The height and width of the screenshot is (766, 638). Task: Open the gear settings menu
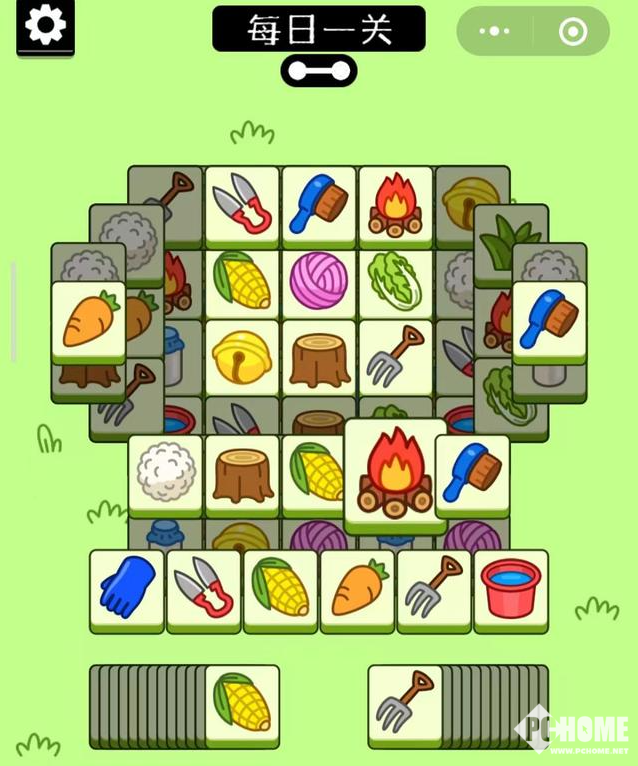[45, 26]
